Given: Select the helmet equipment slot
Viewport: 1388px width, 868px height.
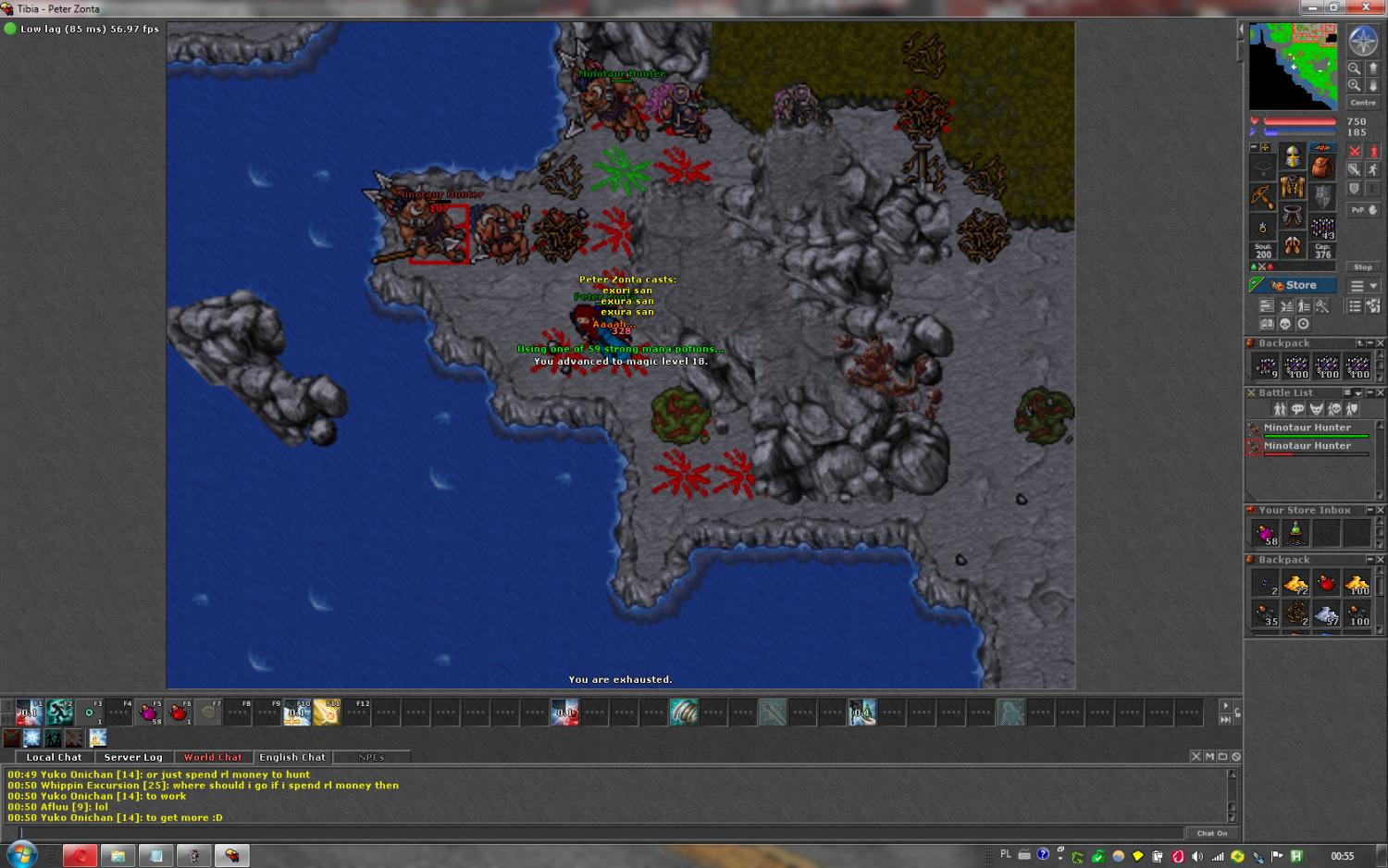Looking at the screenshot, I should [x=1293, y=156].
